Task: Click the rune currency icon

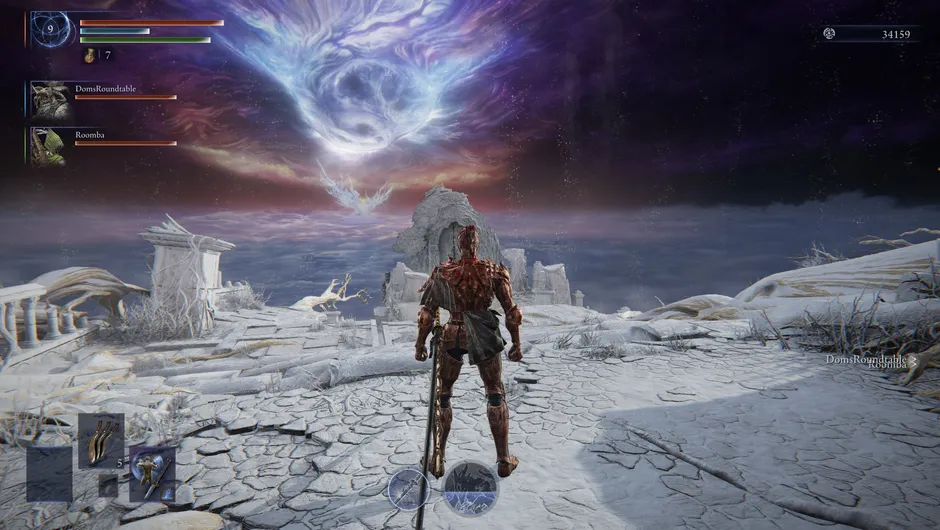Action: tap(828, 34)
